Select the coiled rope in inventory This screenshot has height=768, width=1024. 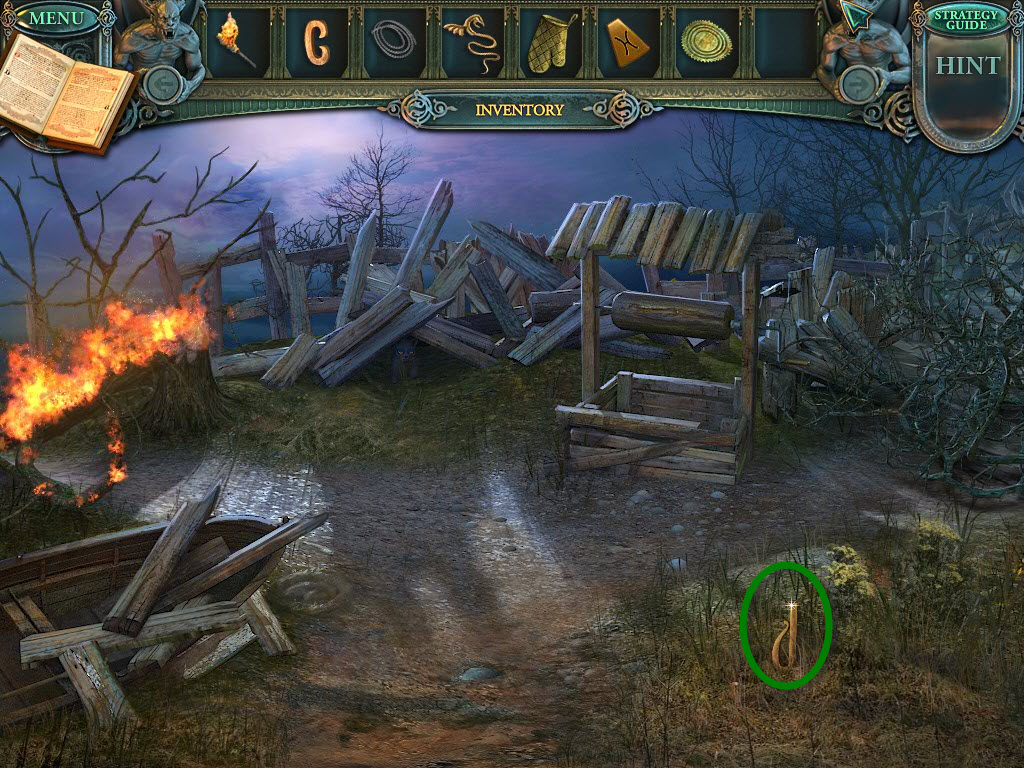(x=394, y=42)
